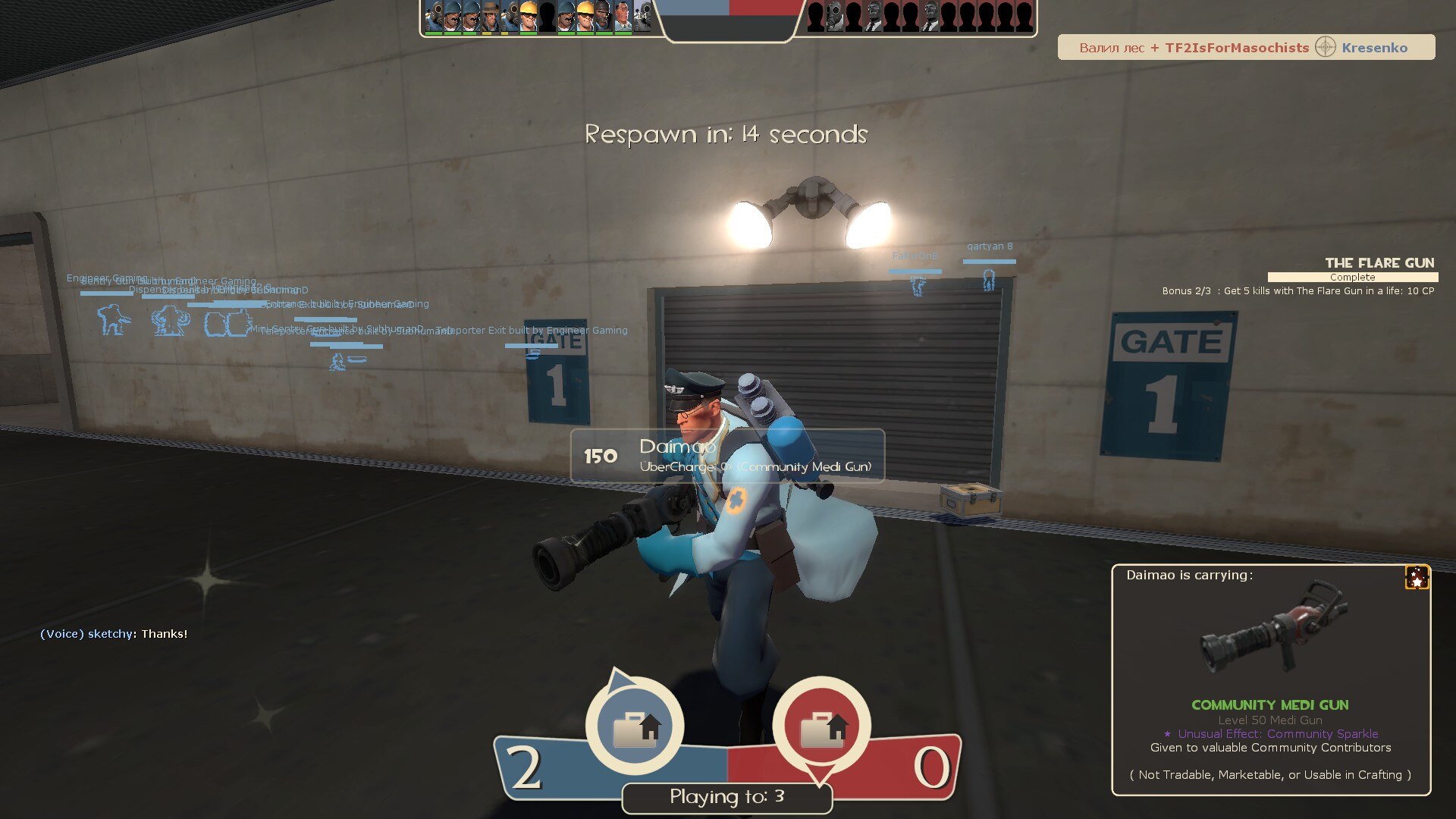Click the BLU Demoman portrait in team bar

[x=604, y=17]
